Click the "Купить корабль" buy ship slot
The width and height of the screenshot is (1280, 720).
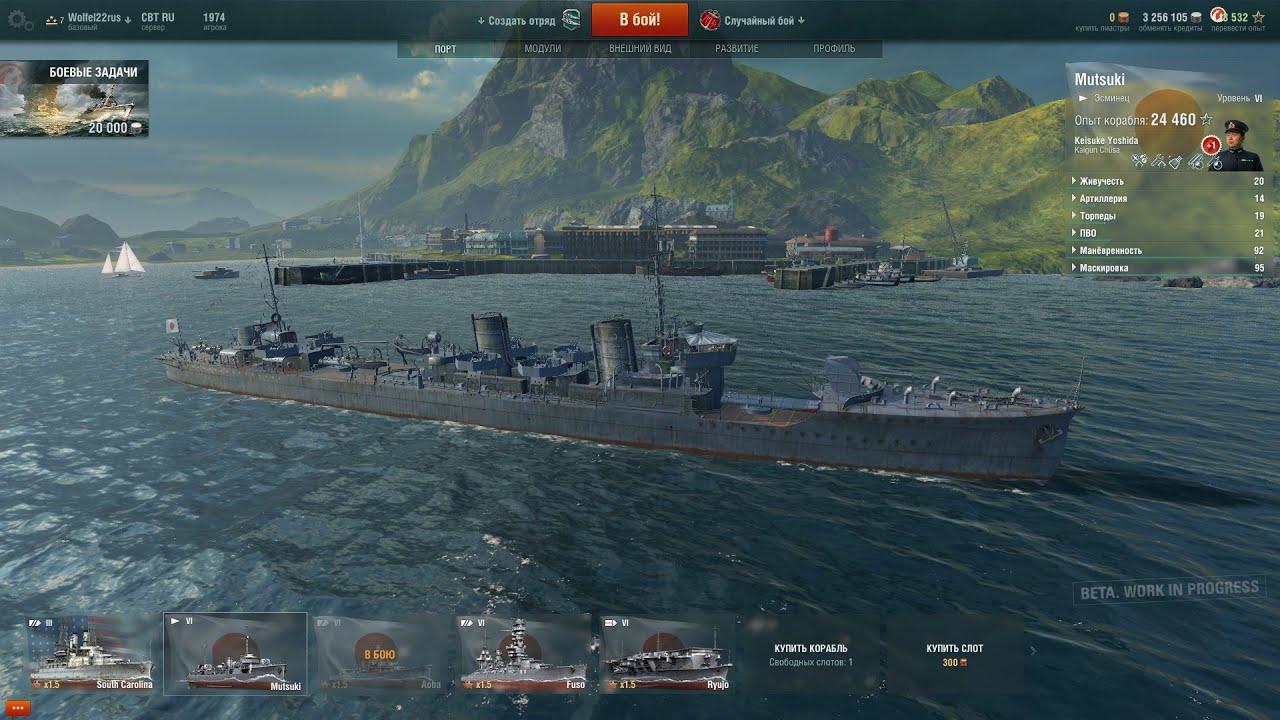point(810,654)
